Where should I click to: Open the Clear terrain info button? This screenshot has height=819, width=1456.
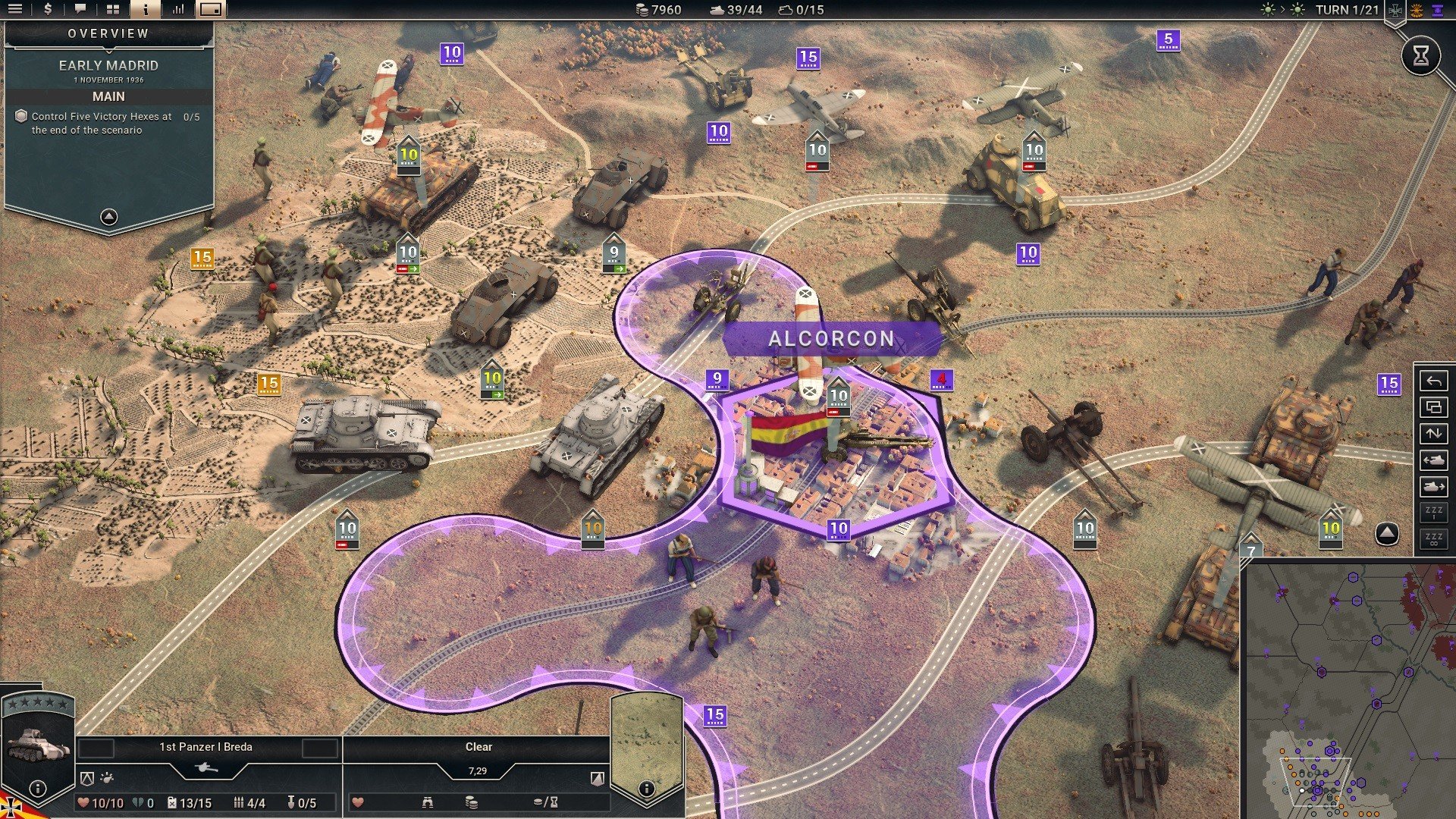(x=646, y=789)
